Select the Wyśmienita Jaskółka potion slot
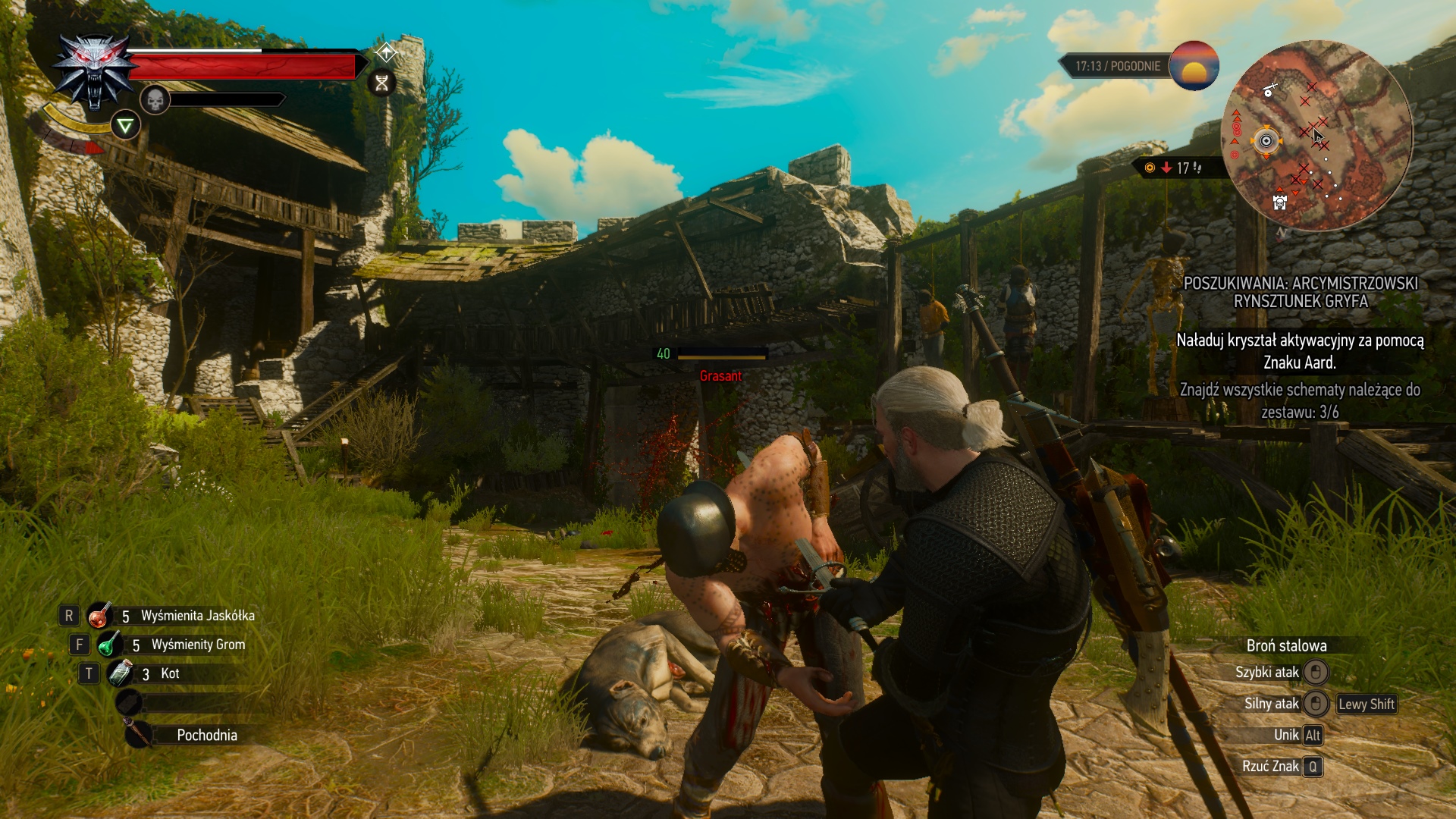The image size is (1456, 819). pos(99,616)
